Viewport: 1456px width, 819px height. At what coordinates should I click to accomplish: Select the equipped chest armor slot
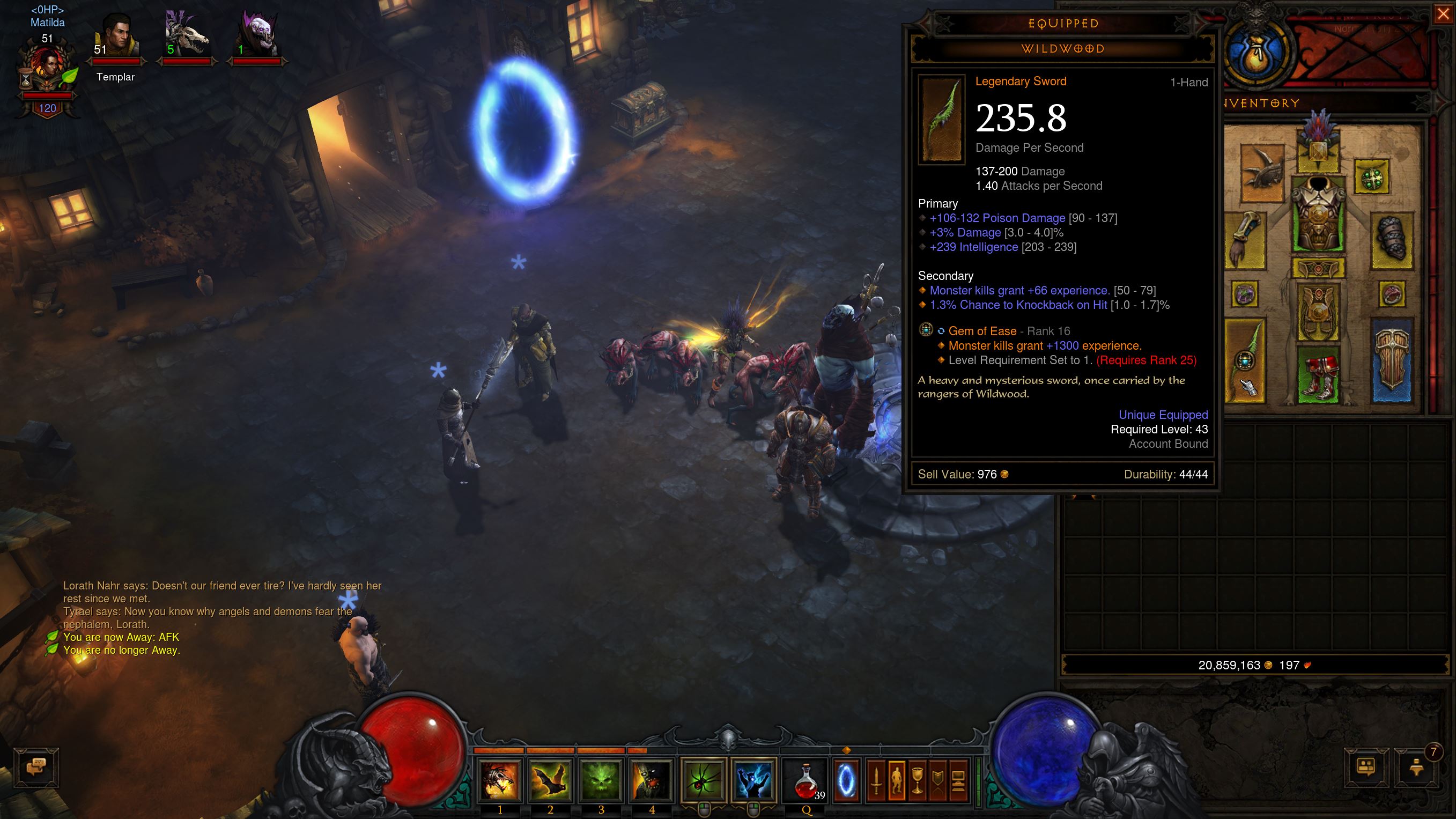(1319, 215)
